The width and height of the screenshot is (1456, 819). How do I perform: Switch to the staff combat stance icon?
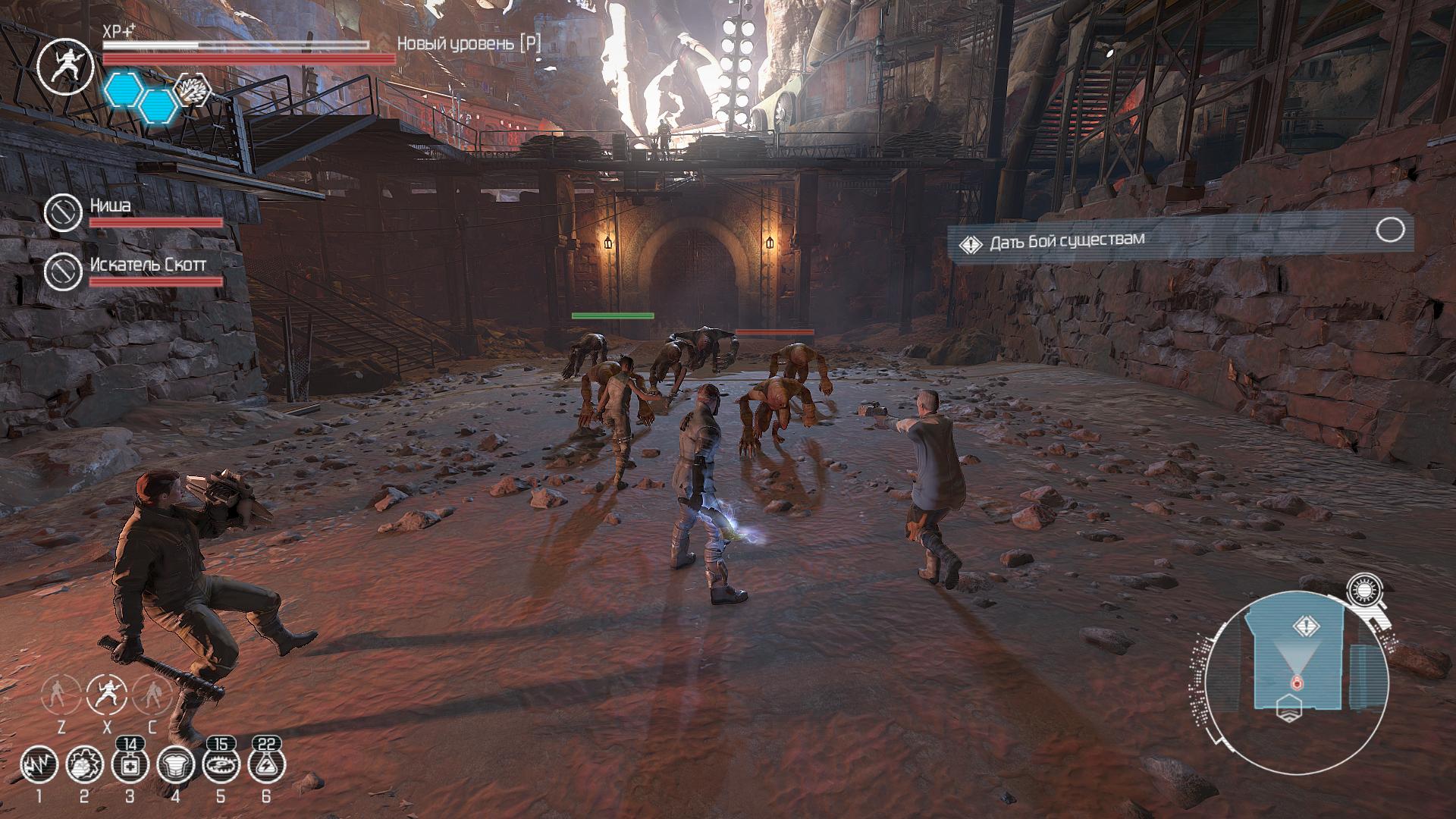click(x=61, y=693)
